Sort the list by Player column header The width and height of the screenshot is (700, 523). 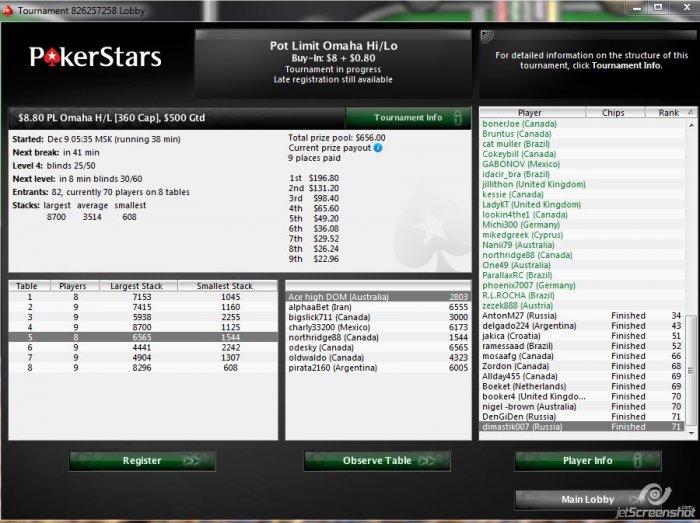point(529,113)
